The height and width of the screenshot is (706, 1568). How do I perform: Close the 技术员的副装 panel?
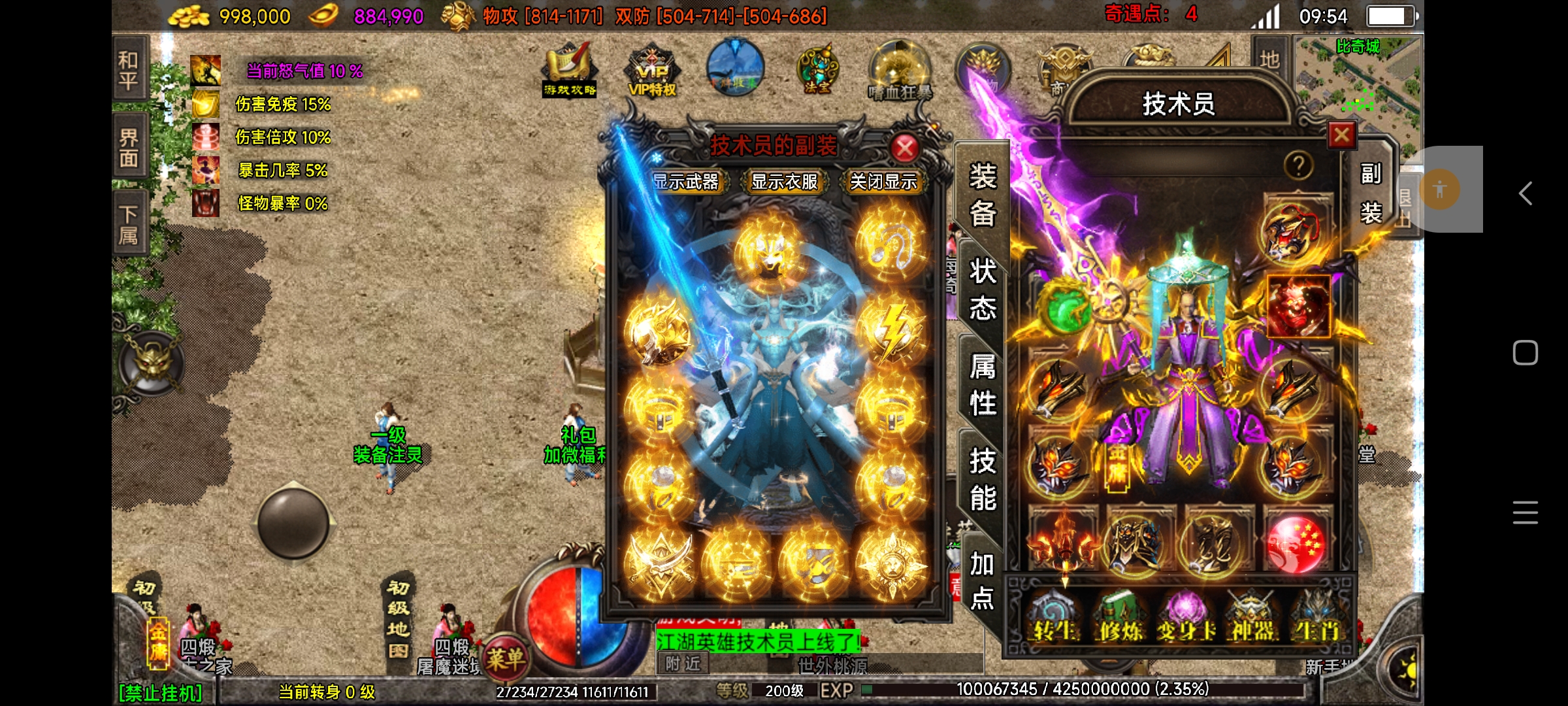(x=905, y=148)
